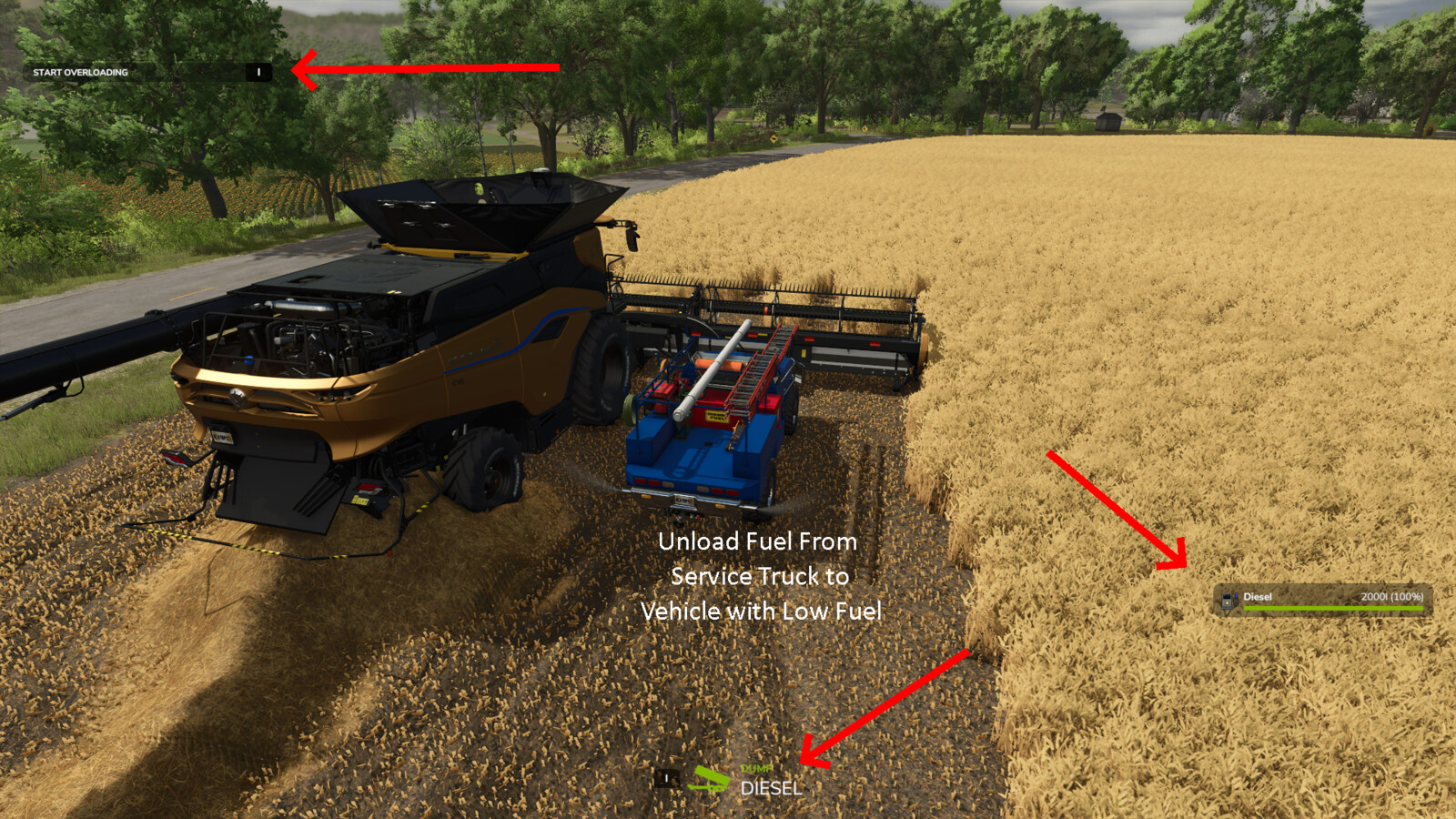1456x819 pixels.
Task: Trigger the DUMP DIESEL action prompt
Action: coord(764,778)
